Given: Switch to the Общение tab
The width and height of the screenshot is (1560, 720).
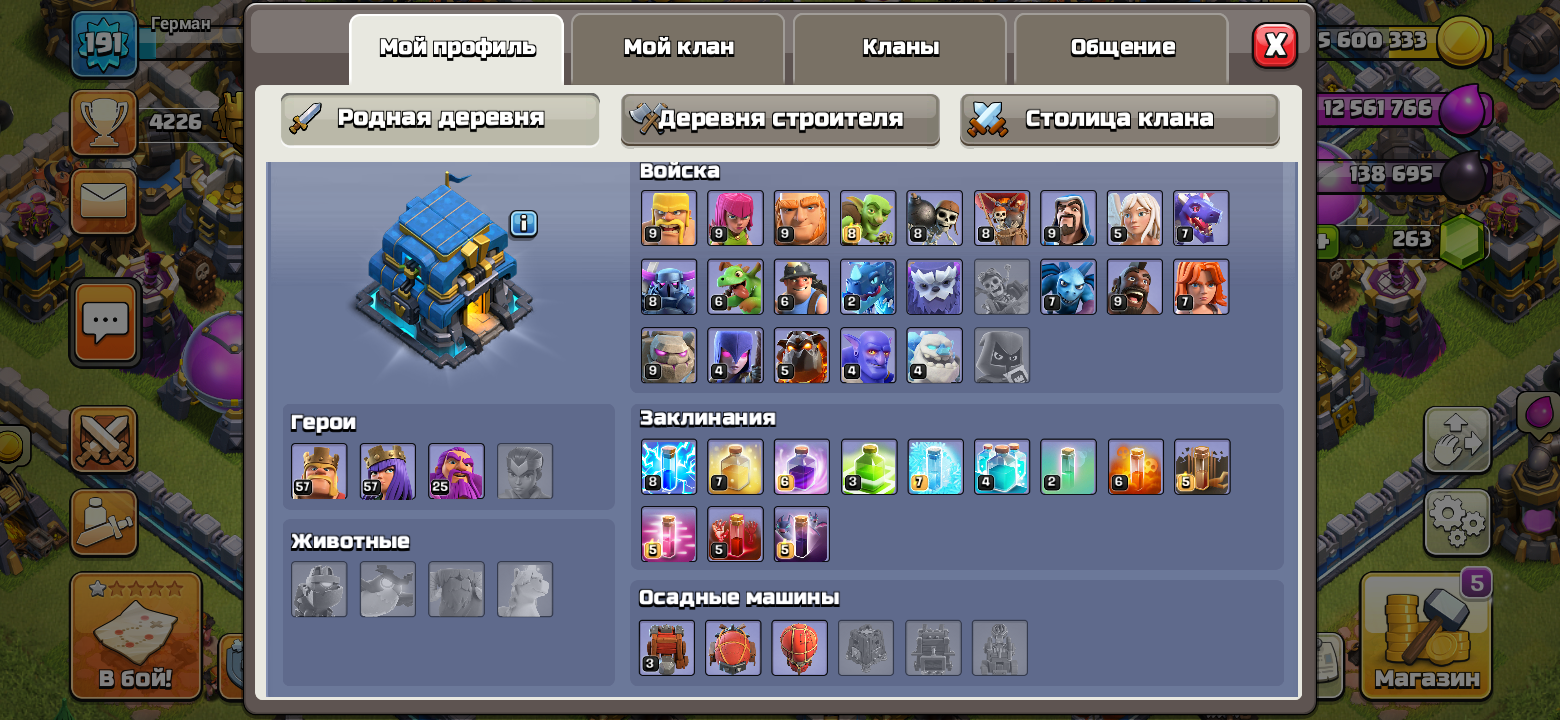Looking at the screenshot, I should tap(1120, 45).
